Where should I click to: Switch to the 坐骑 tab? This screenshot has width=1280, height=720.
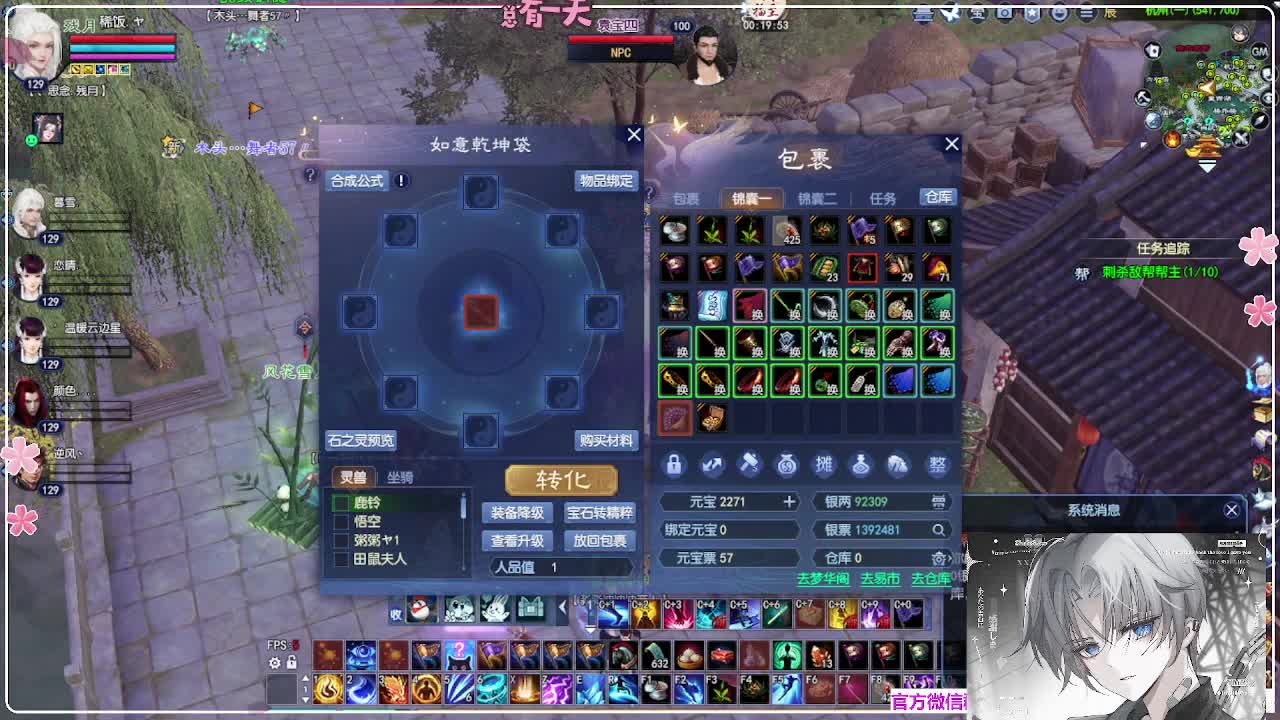tap(400, 477)
